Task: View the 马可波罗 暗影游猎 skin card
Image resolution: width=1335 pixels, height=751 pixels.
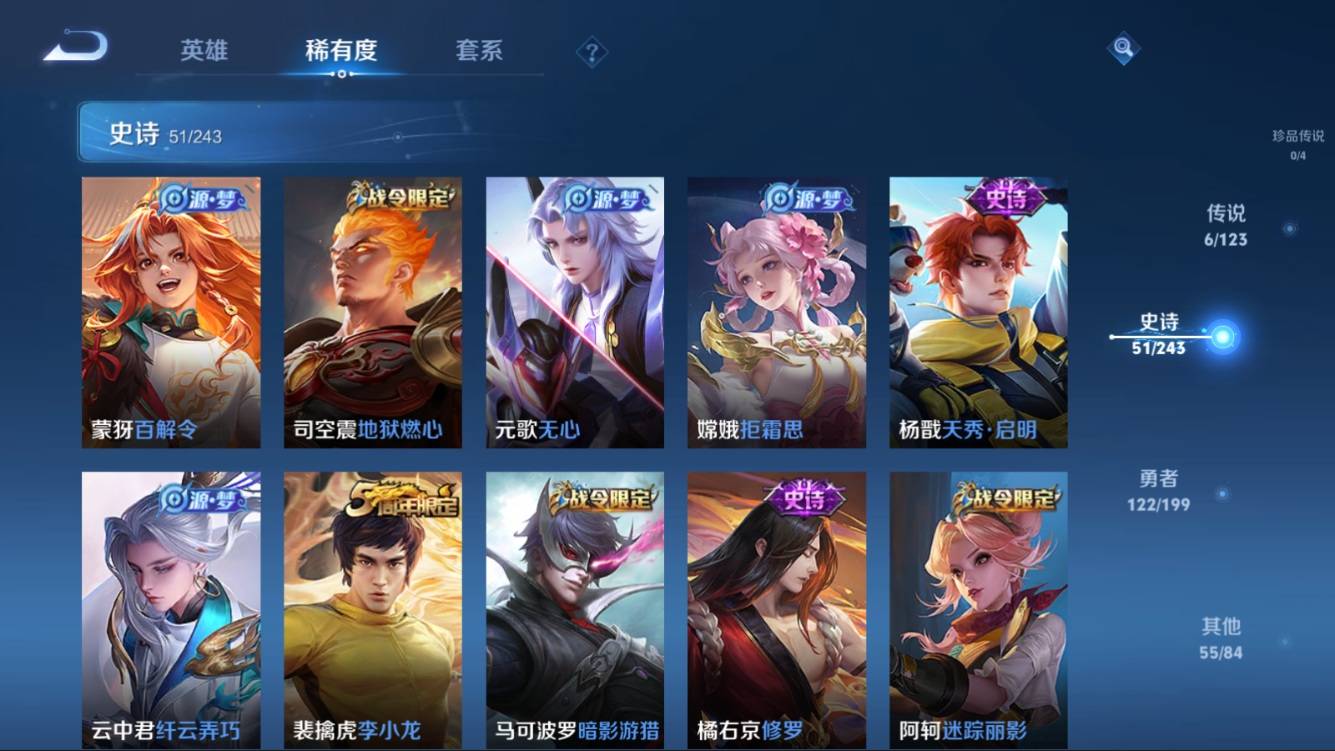Action: (x=575, y=608)
